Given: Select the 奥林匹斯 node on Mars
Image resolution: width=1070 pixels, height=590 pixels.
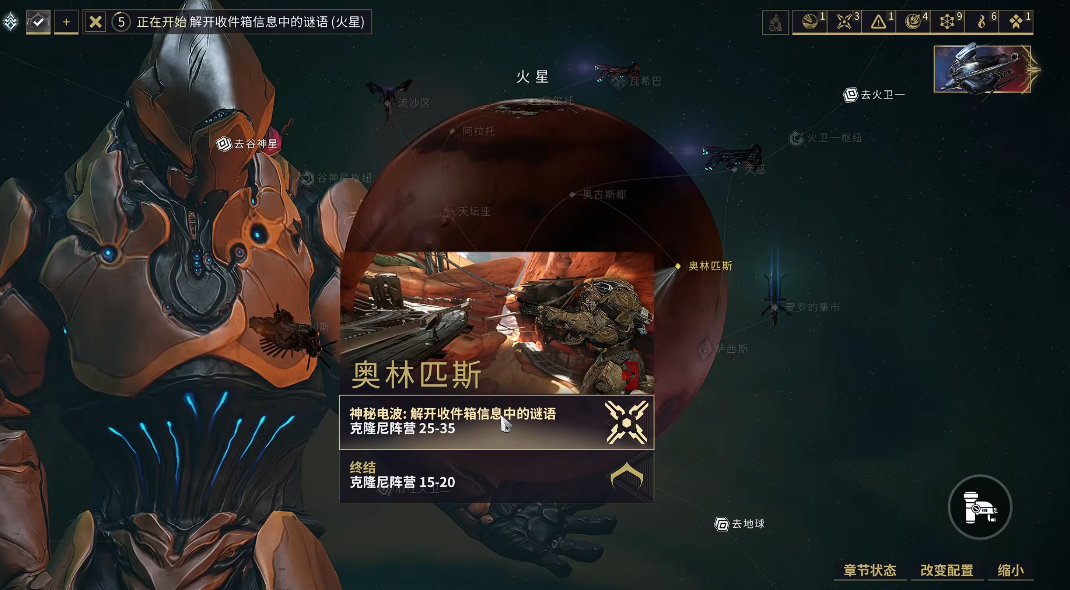Looking at the screenshot, I should [x=677, y=266].
